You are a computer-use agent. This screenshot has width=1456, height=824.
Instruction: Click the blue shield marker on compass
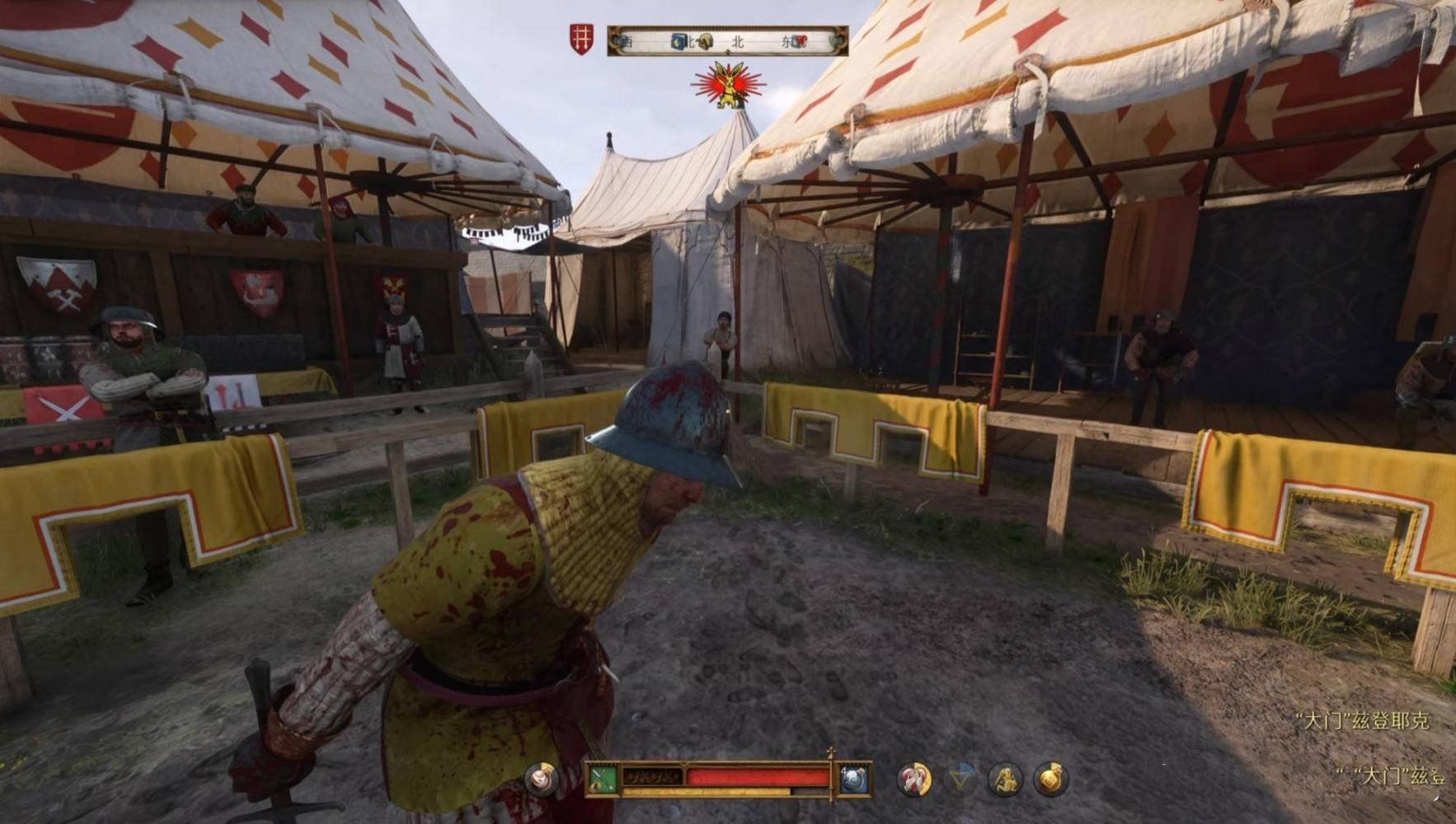coord(679,40)
